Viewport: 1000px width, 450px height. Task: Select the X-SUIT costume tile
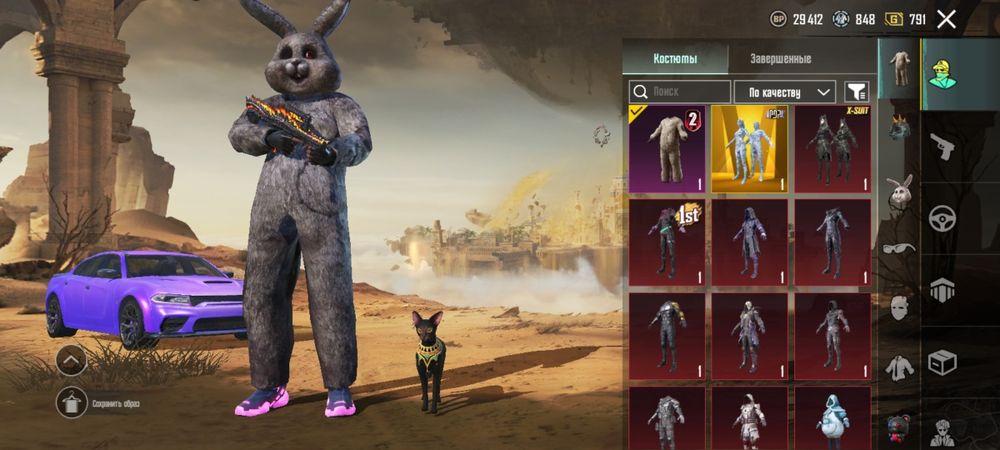[832, 149]
